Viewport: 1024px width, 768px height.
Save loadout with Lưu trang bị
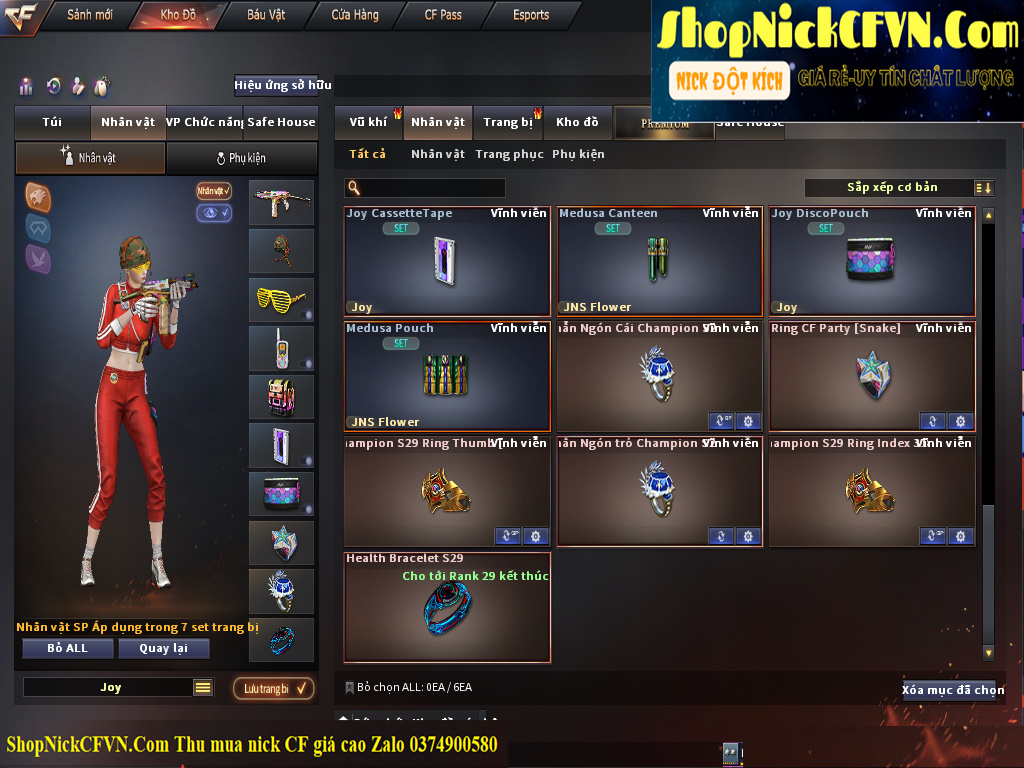(273, 688)
